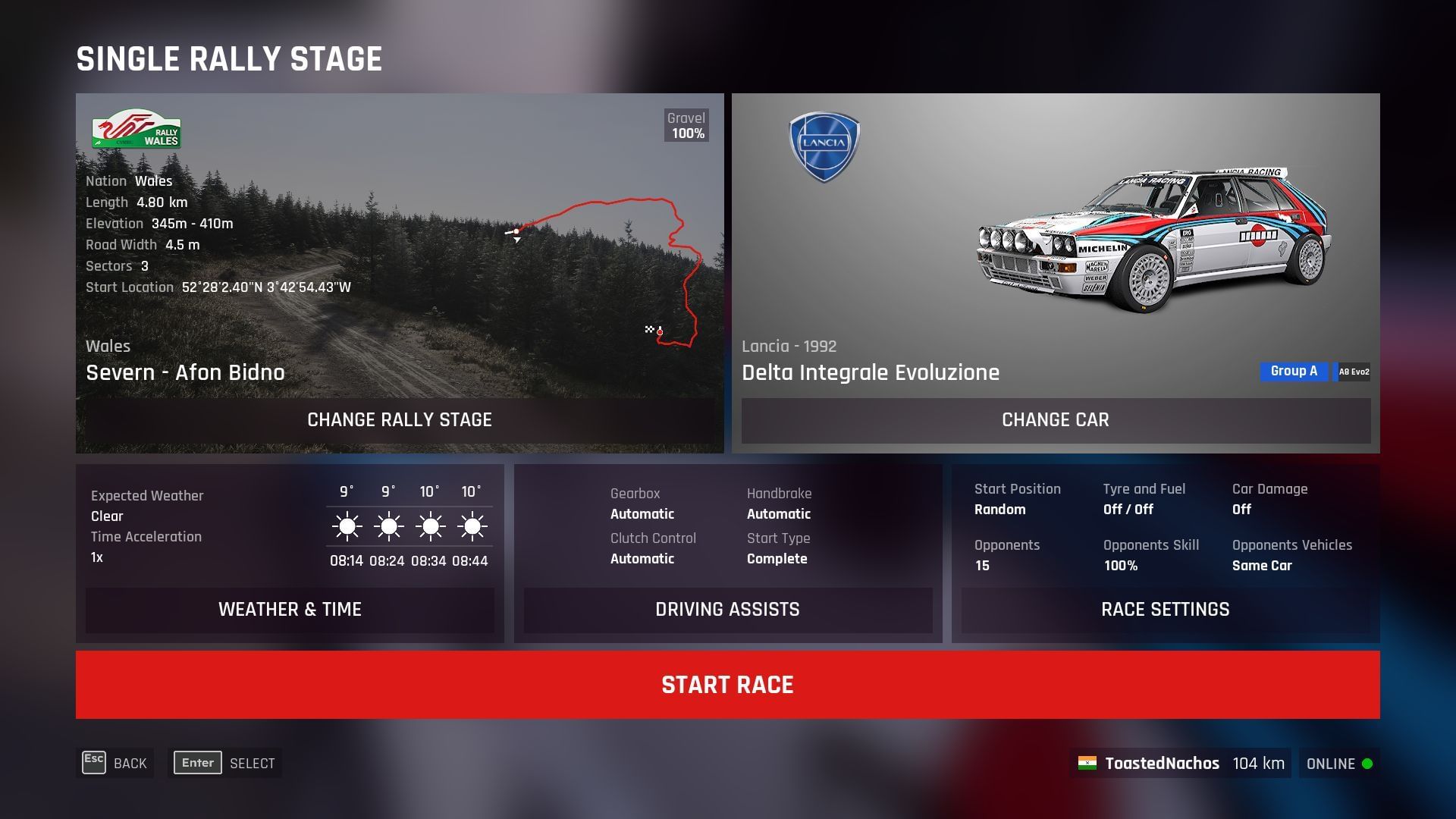This screenshot has height=819, width=1456.
Task: Select the Group A class badge
Action: pos(1293,371)
